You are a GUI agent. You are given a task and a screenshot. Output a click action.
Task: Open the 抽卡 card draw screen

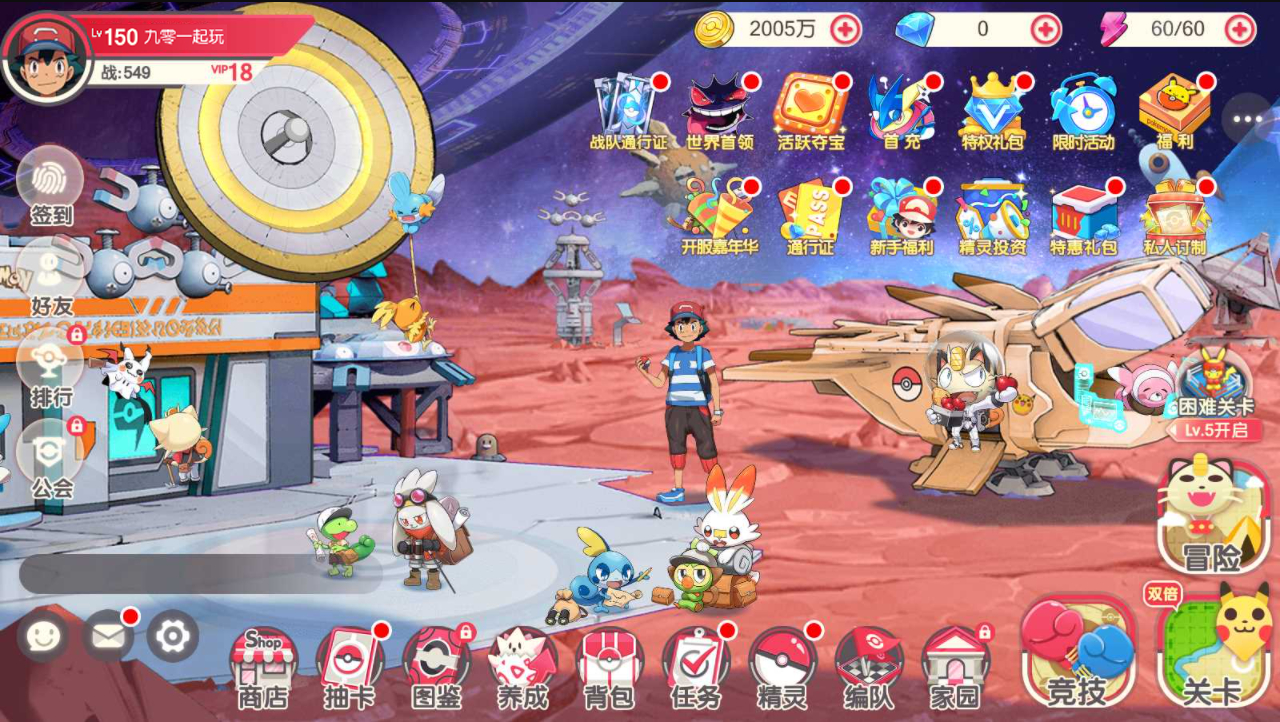pos(349,665)
